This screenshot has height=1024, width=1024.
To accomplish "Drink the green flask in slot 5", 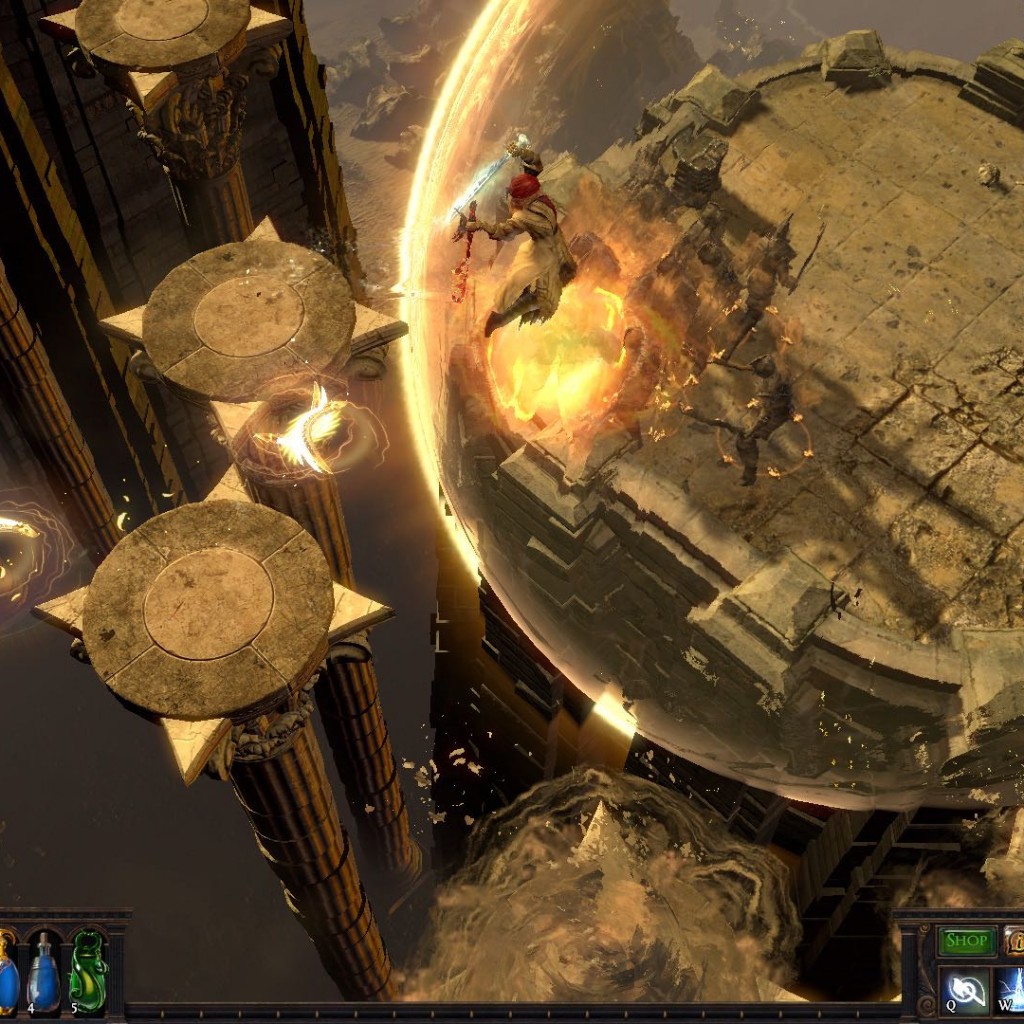I will [x=88, y=972].
